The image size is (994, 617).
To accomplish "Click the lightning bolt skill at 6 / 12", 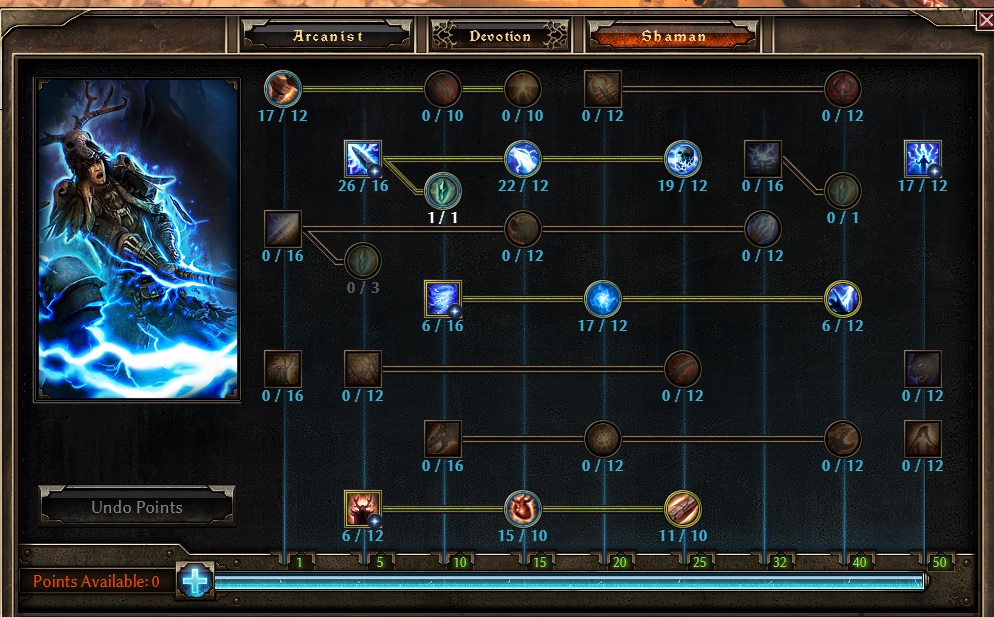I will tap(843, 299).
